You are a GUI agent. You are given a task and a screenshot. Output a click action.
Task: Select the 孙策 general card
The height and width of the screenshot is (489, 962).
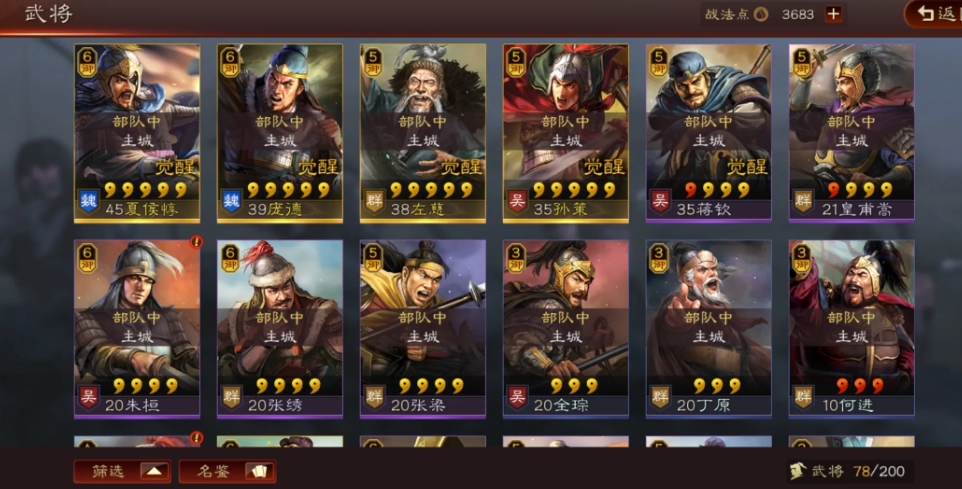566,132
